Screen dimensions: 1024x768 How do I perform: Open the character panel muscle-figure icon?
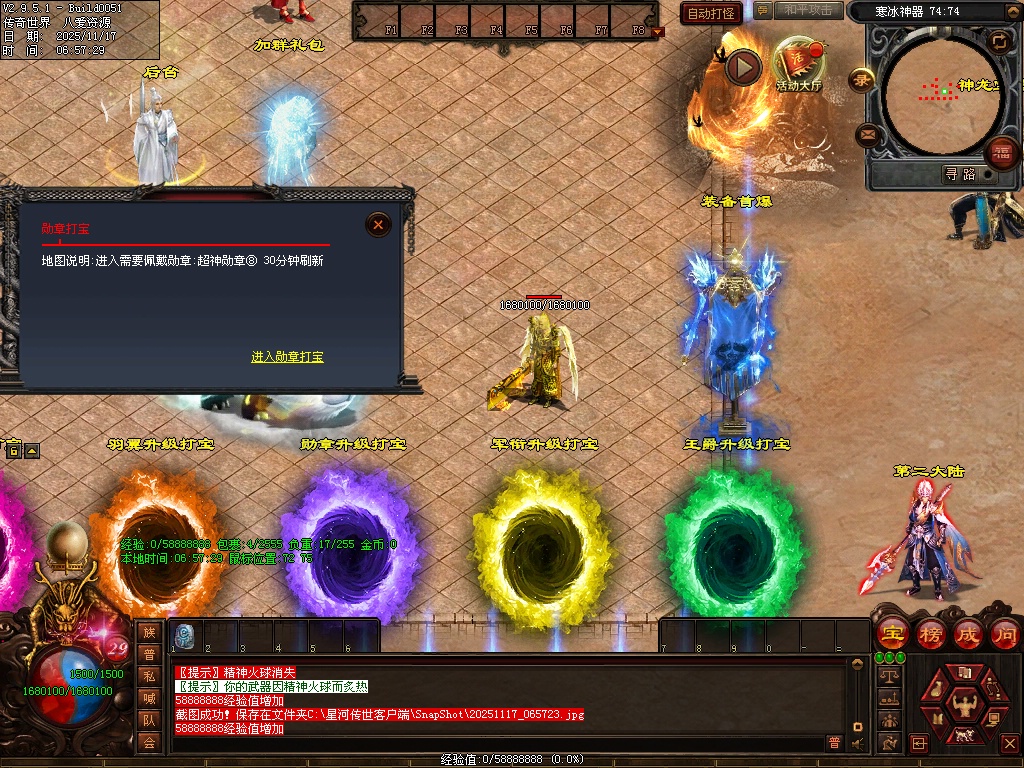[966, 703]
